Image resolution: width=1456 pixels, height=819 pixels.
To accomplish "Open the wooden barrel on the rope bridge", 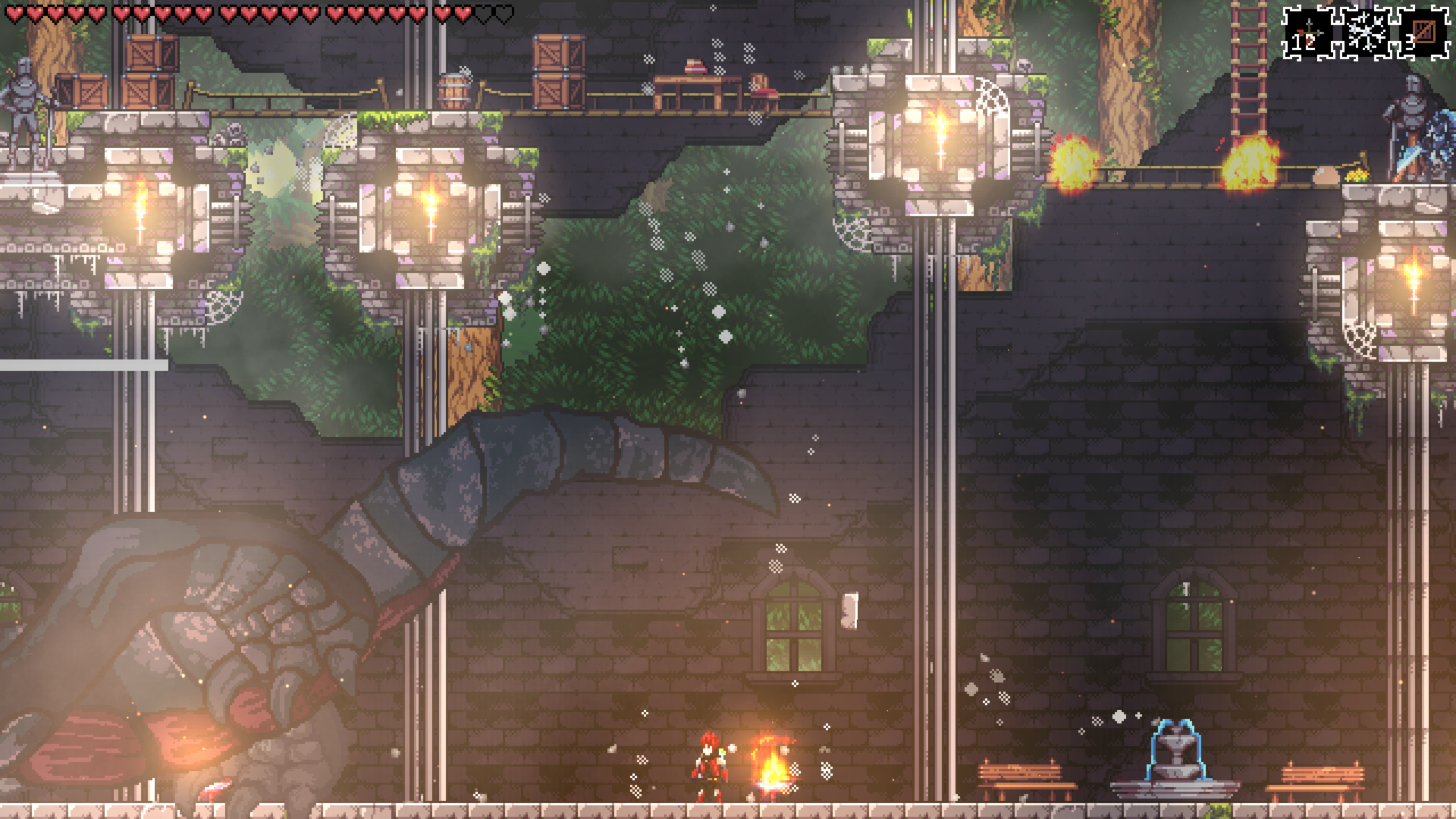I will [451, 90].
